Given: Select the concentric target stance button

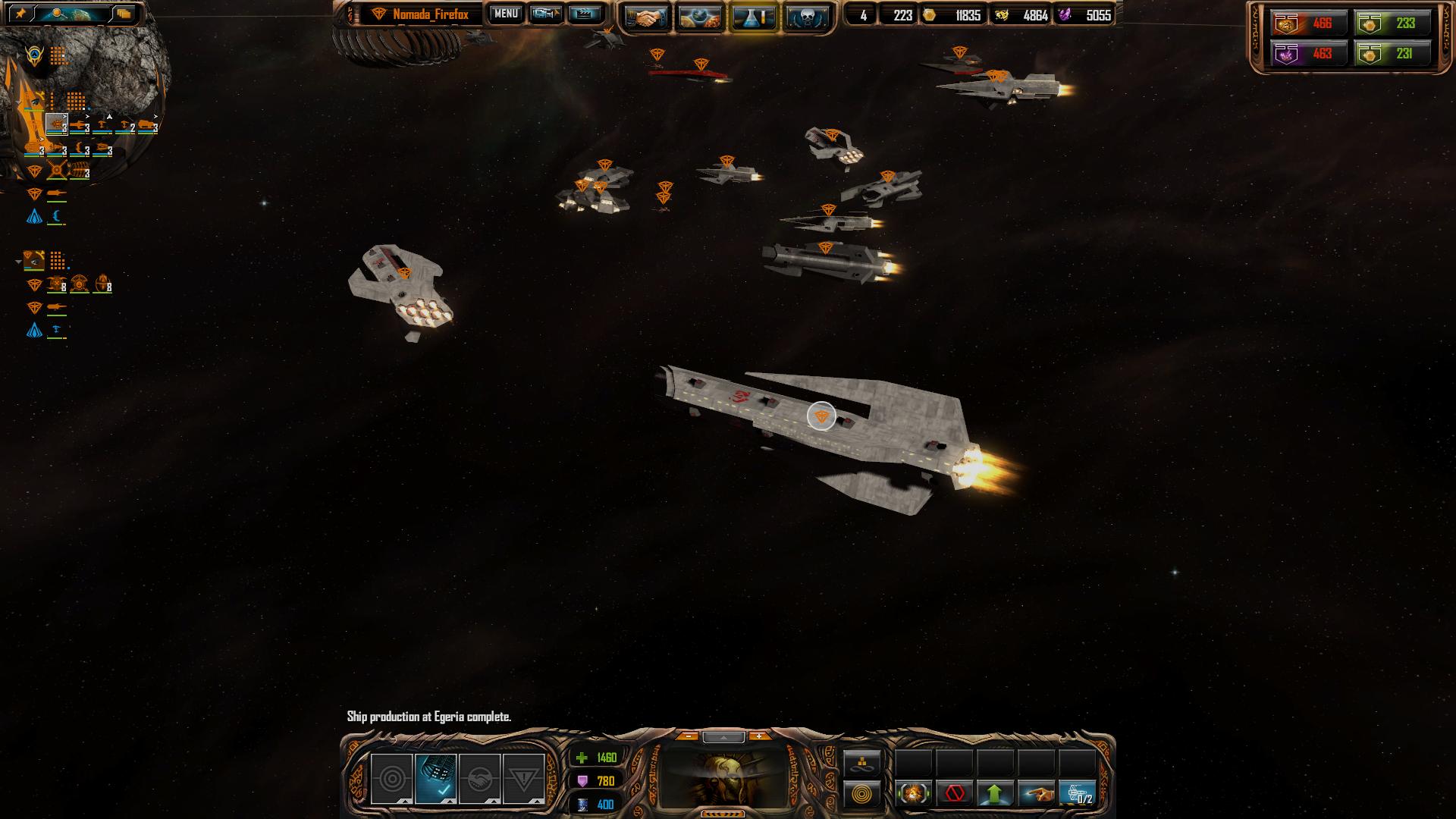Looking at the screenshot, I should pos(391,778).
